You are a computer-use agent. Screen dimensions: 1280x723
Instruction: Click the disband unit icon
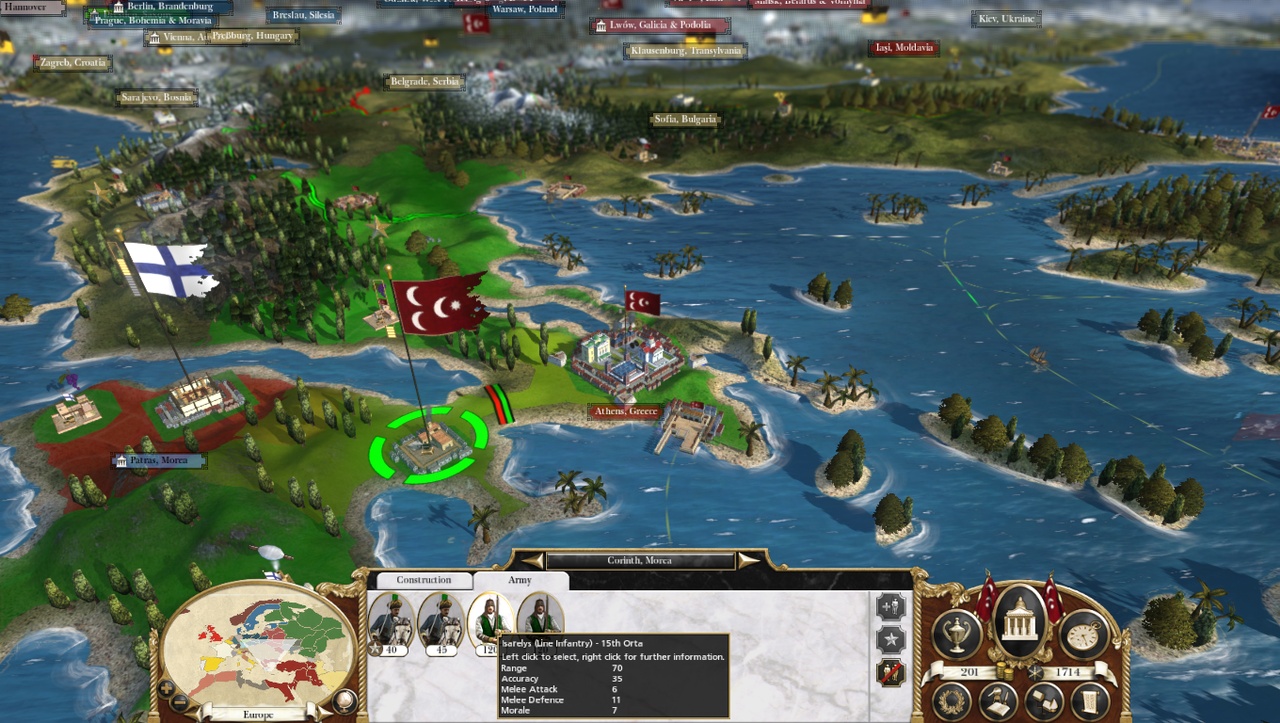coord(889,670)
